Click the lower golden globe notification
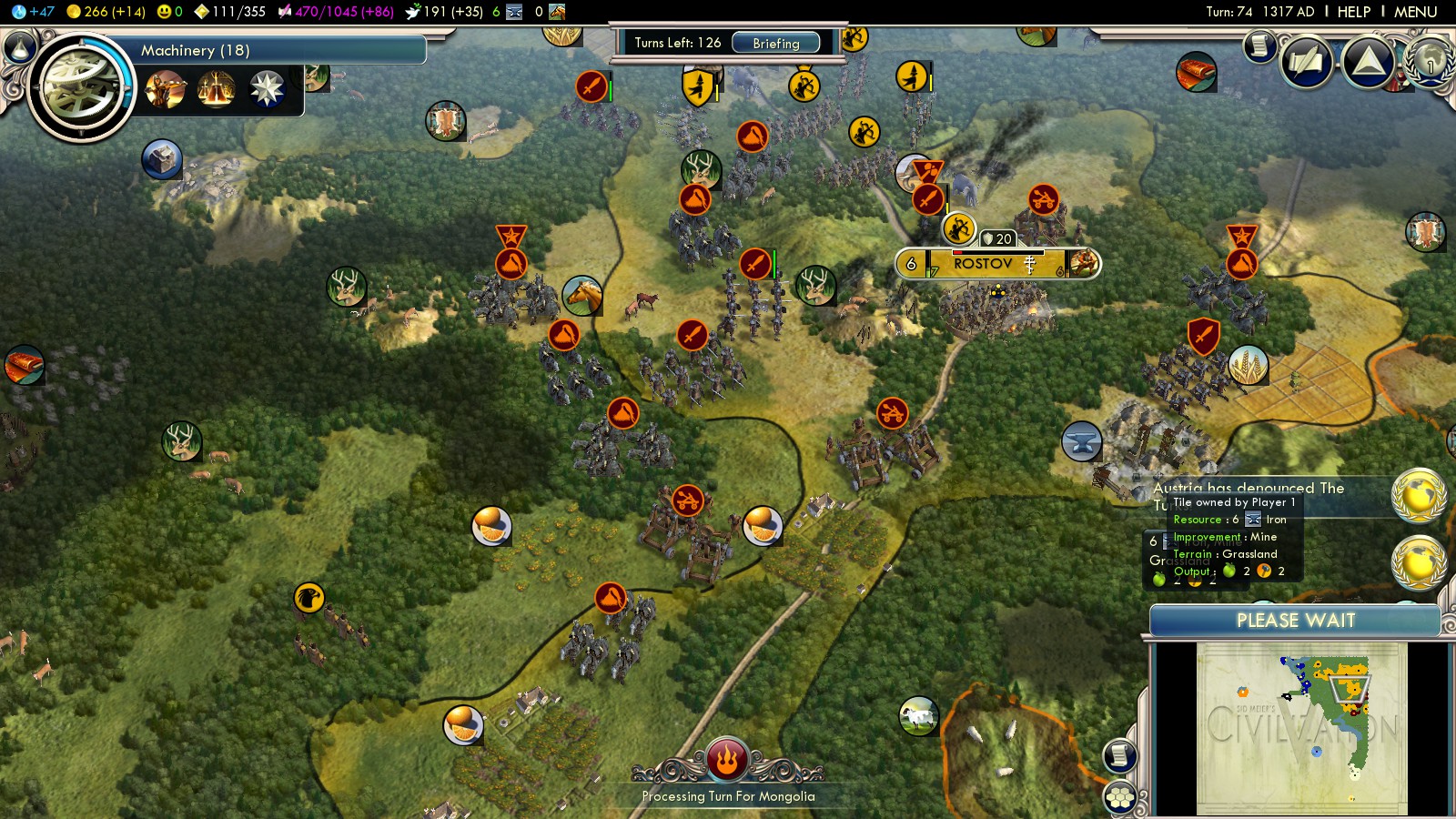Image resolution: width=1456 pixels, height=819 pixels. [1418, 561]
